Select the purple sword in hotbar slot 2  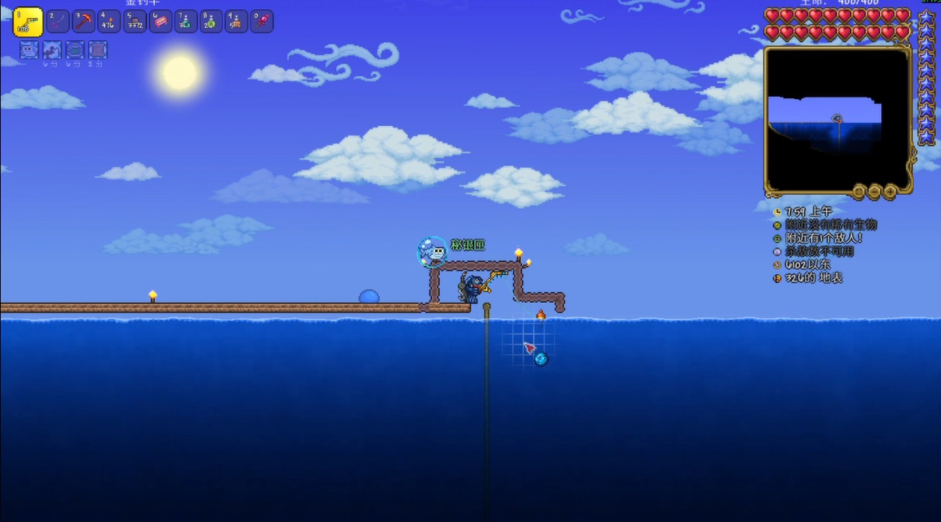(58, 22)
